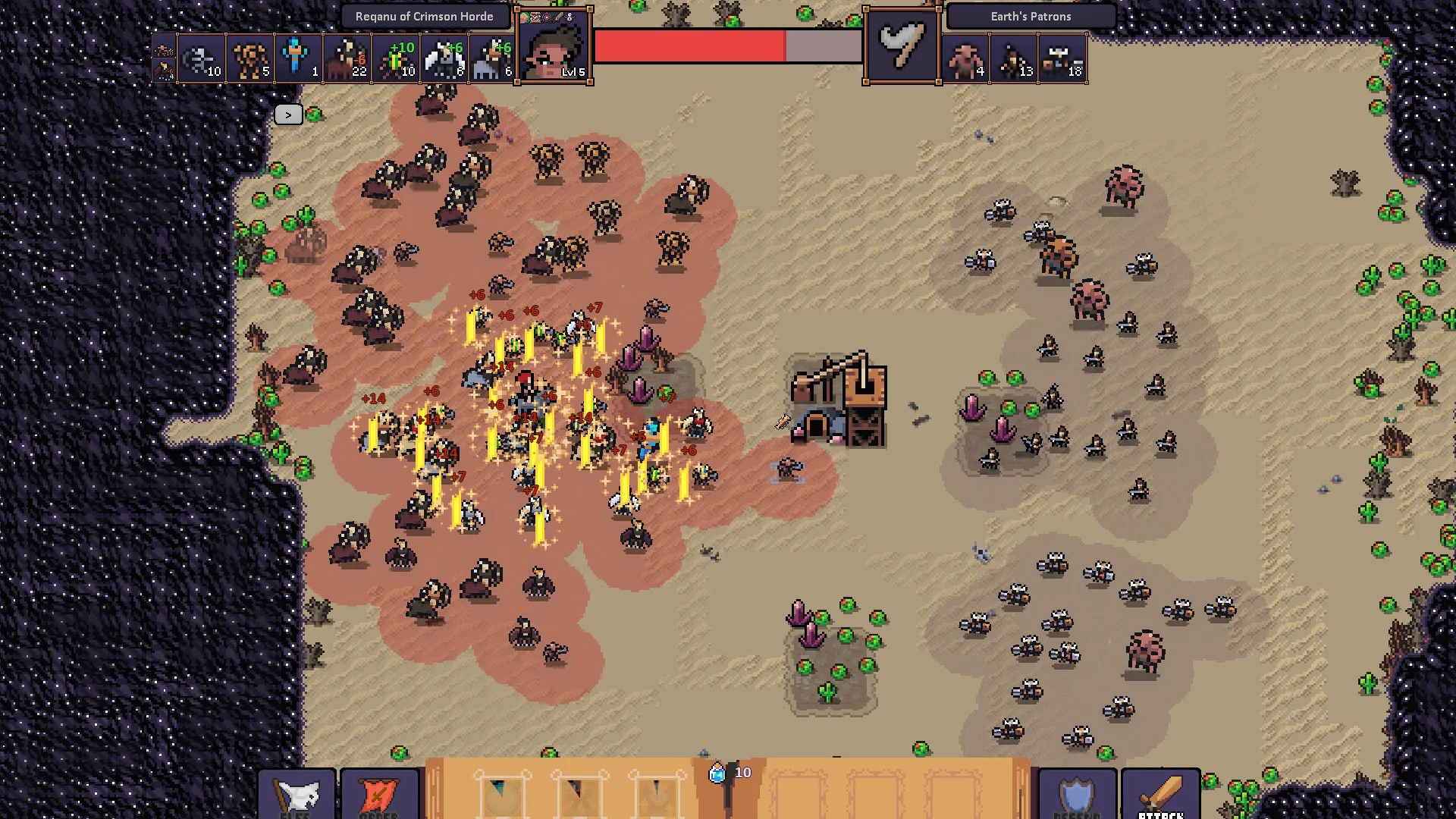The height and width of the screenshot is (819, 1456).
Task: Click the Reqanu of Crimson Horde banner
Action: pos(424,17)
